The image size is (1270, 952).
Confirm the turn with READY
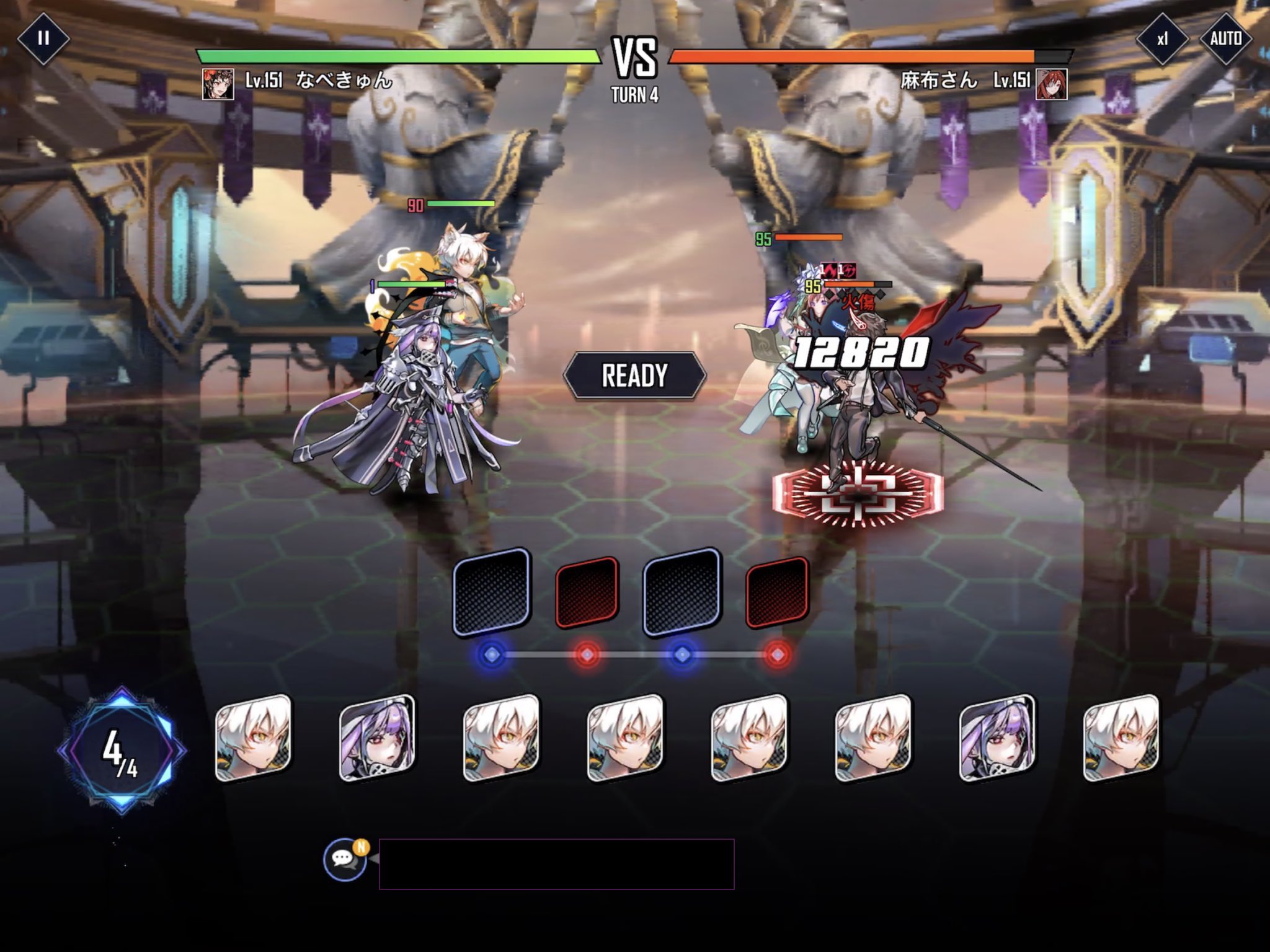634,376
